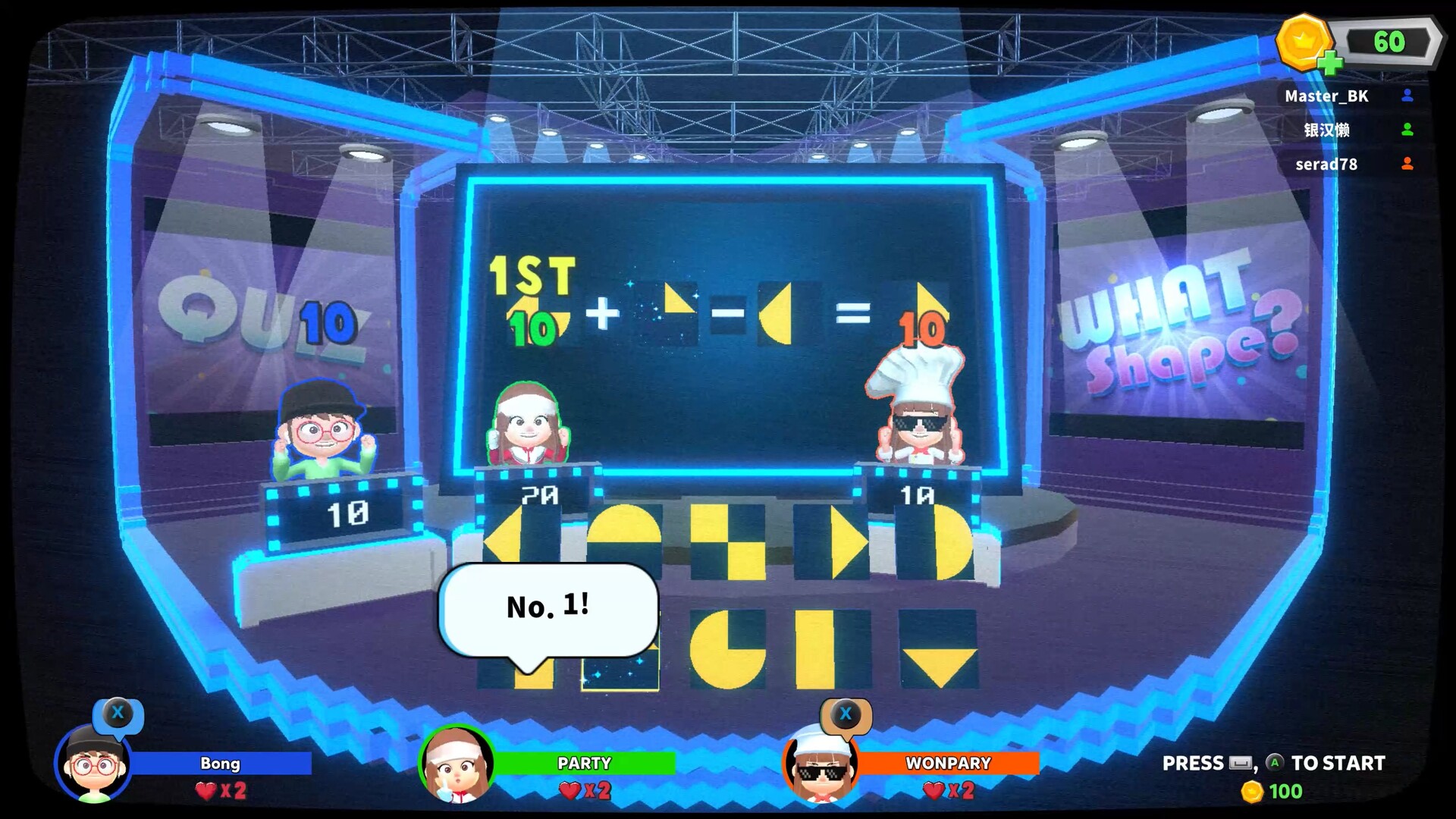Screen dimensions: 1456x819
Task: Click the green A controller button icon
Action: point(1276,764)
